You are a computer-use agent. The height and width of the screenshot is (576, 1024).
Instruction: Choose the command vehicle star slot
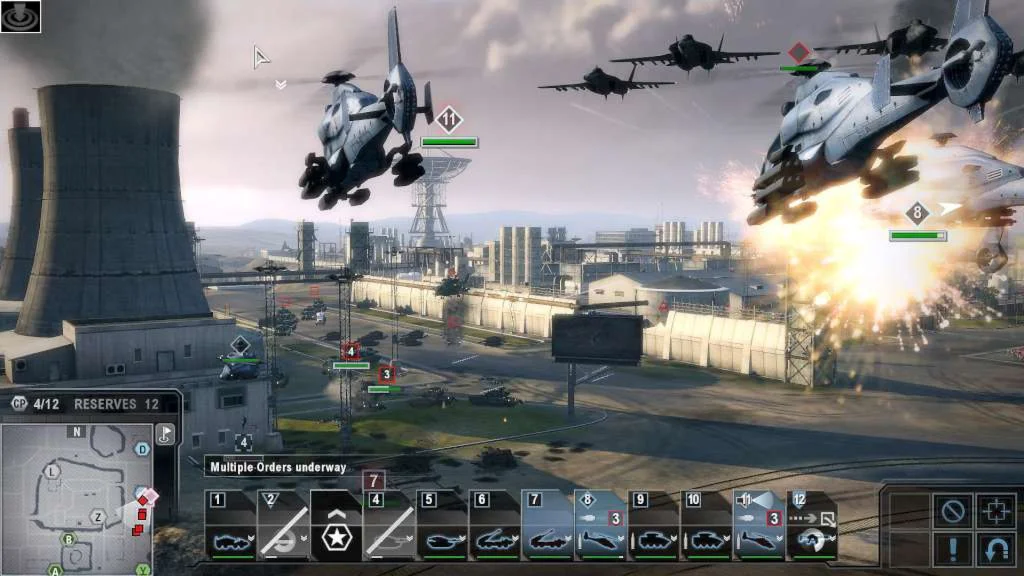pyautogui.click(x=336, y=525)
